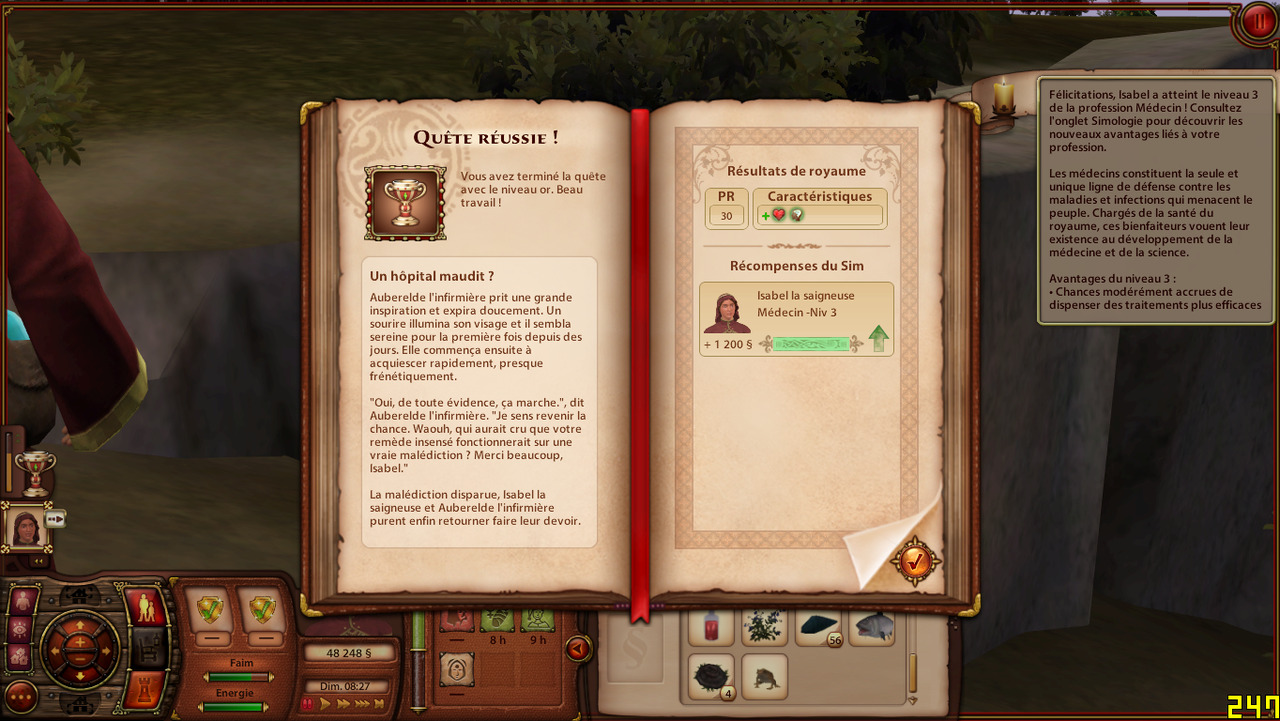Pause the game with the top-right button
The height and width of the screenshot is (721, 1280).
coord(1257,21)
